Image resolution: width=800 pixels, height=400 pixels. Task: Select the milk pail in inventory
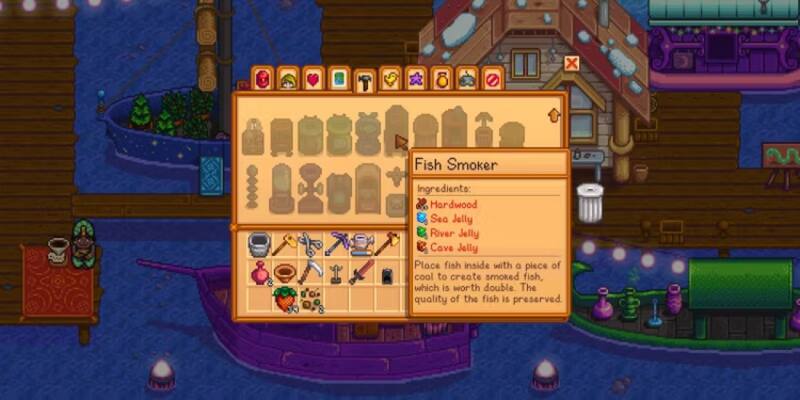coord(258,244)
